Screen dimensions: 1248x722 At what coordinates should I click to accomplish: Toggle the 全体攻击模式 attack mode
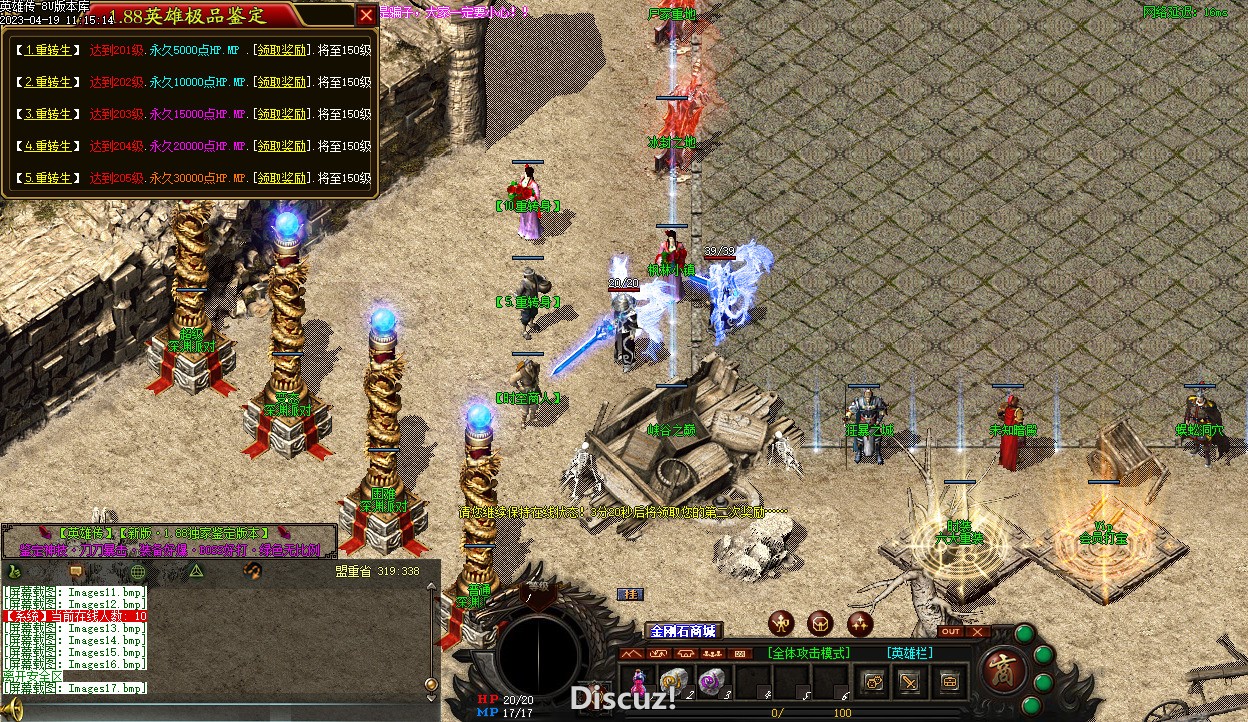coord(809,653)
